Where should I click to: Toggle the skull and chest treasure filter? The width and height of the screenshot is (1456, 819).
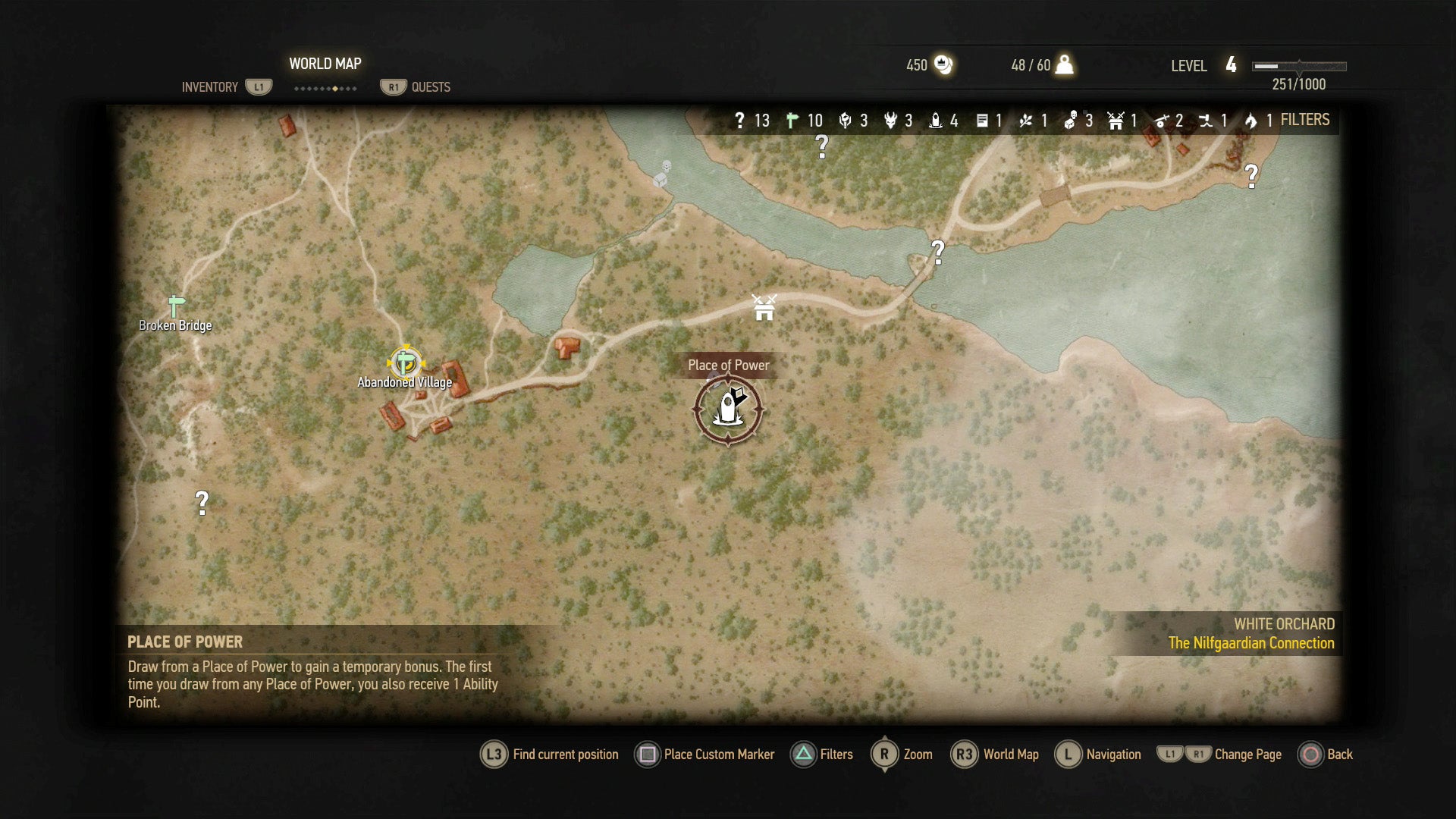[1071, 121]
